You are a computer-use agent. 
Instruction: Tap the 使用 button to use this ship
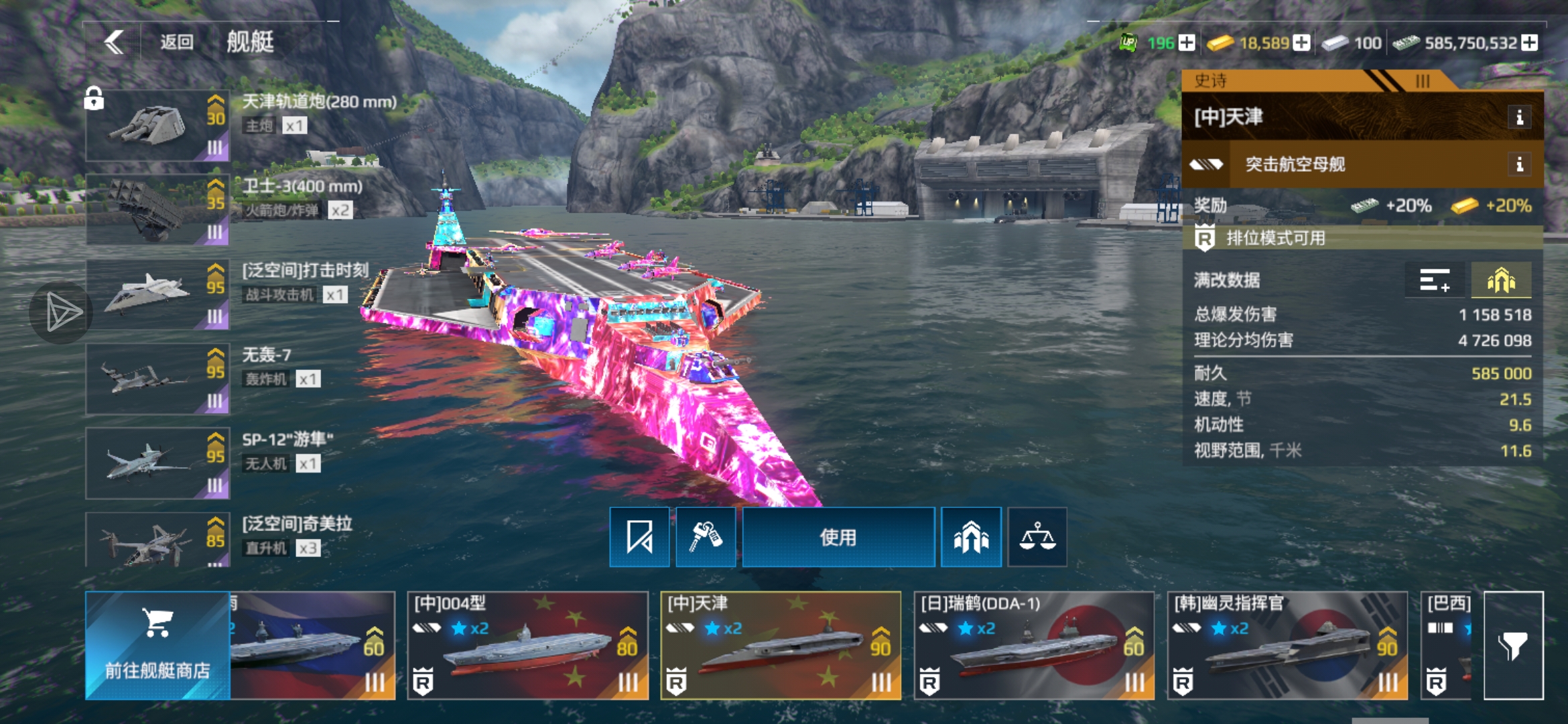click(x=838, y=538)
